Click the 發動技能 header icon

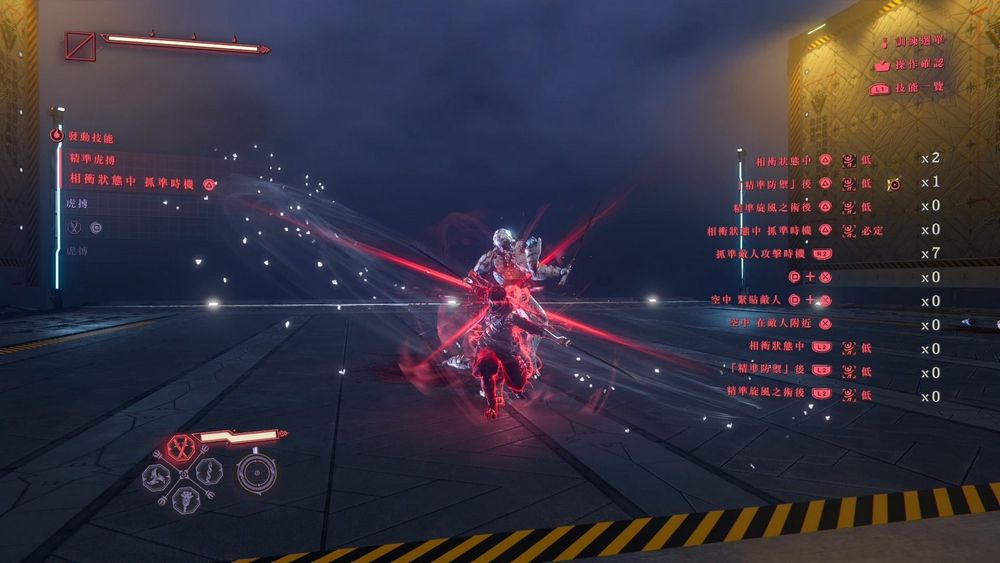[57, 136]
